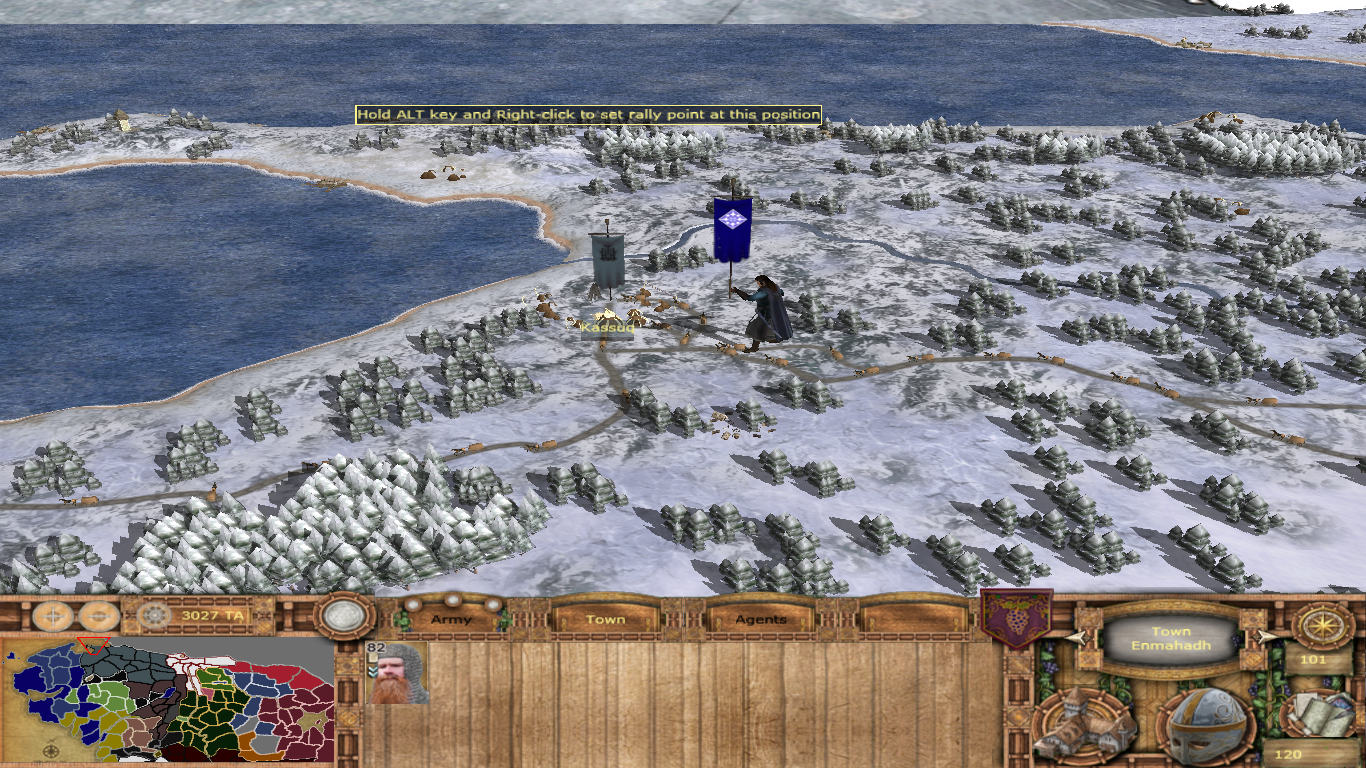1366x768 pixels.
Task: Open the faction overview via grape shield
Action: click(x=1016, y=617)
